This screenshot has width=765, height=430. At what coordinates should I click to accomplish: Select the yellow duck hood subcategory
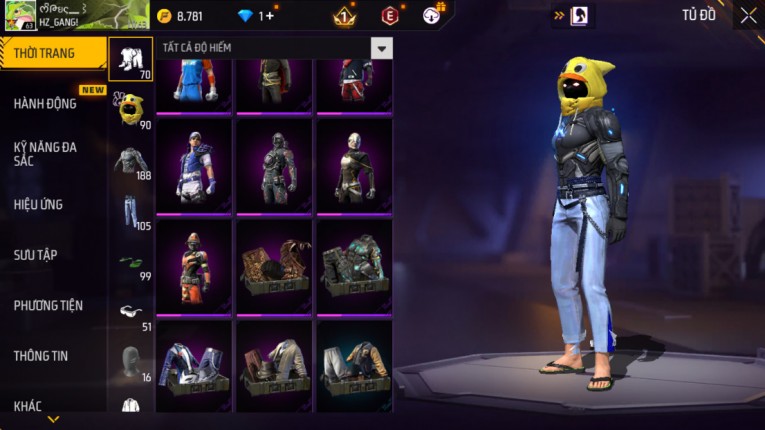click(x=130, y=109)
